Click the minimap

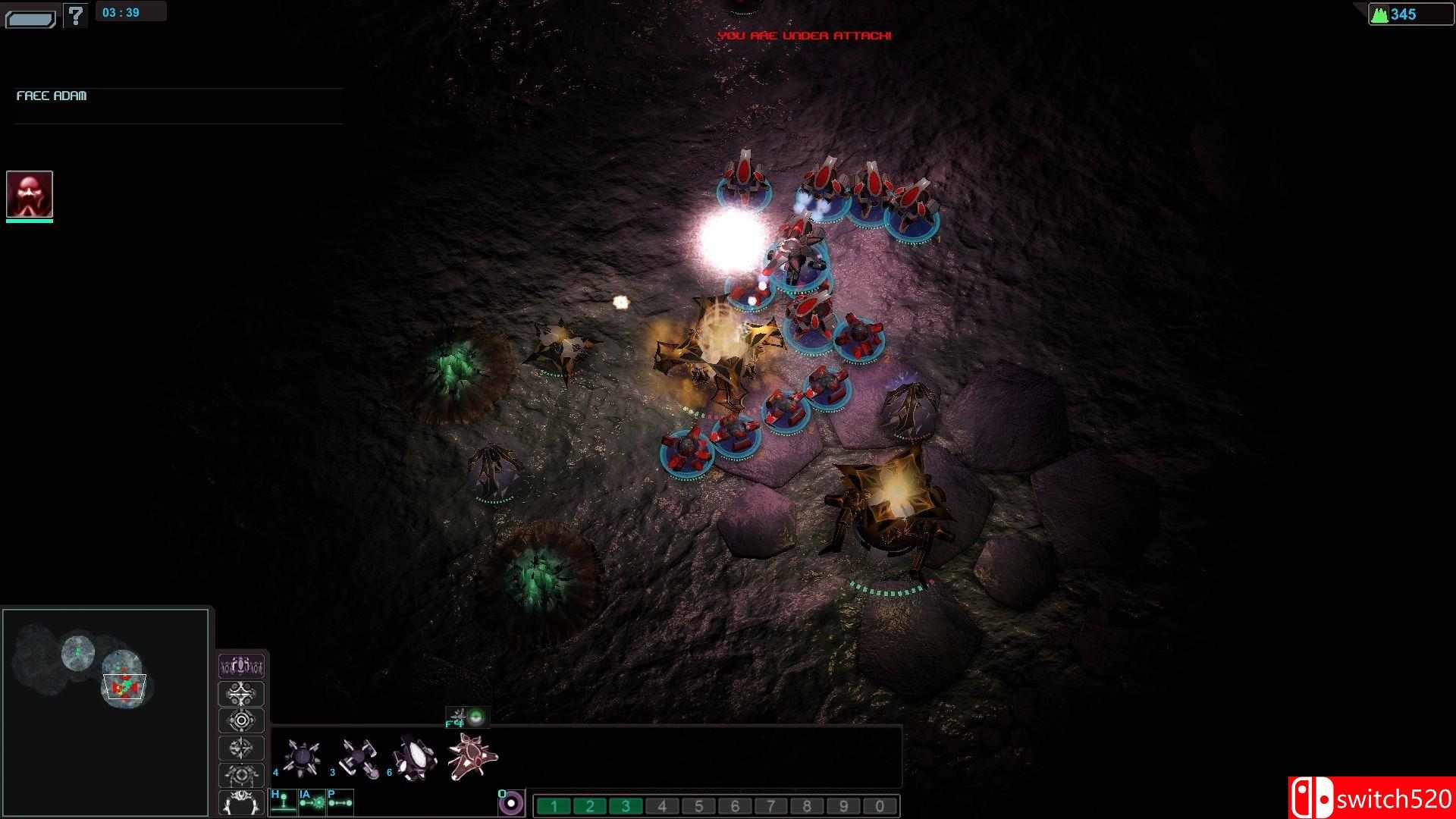pos(105,712)
